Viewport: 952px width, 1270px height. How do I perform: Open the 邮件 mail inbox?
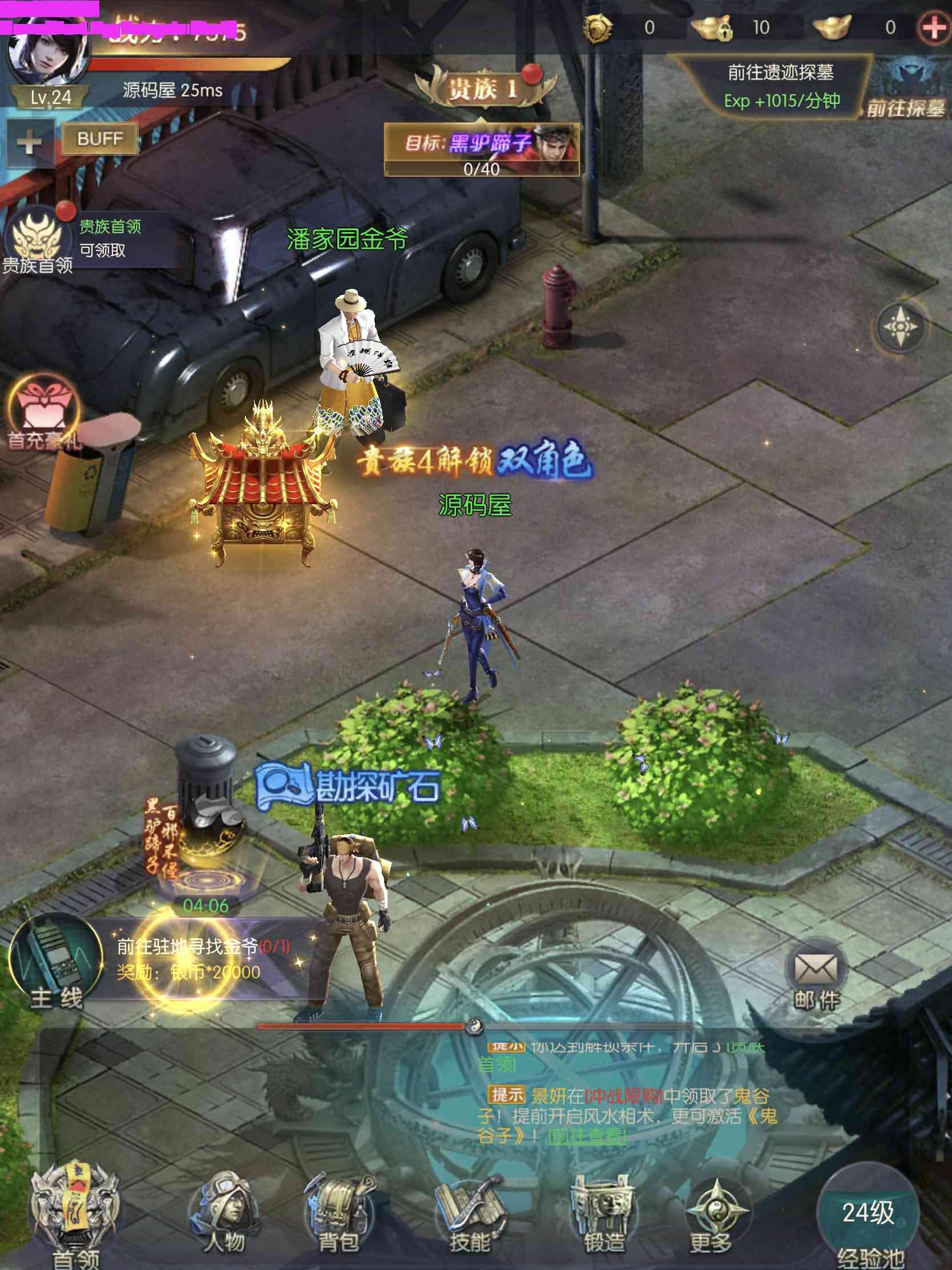coord(816,975)
